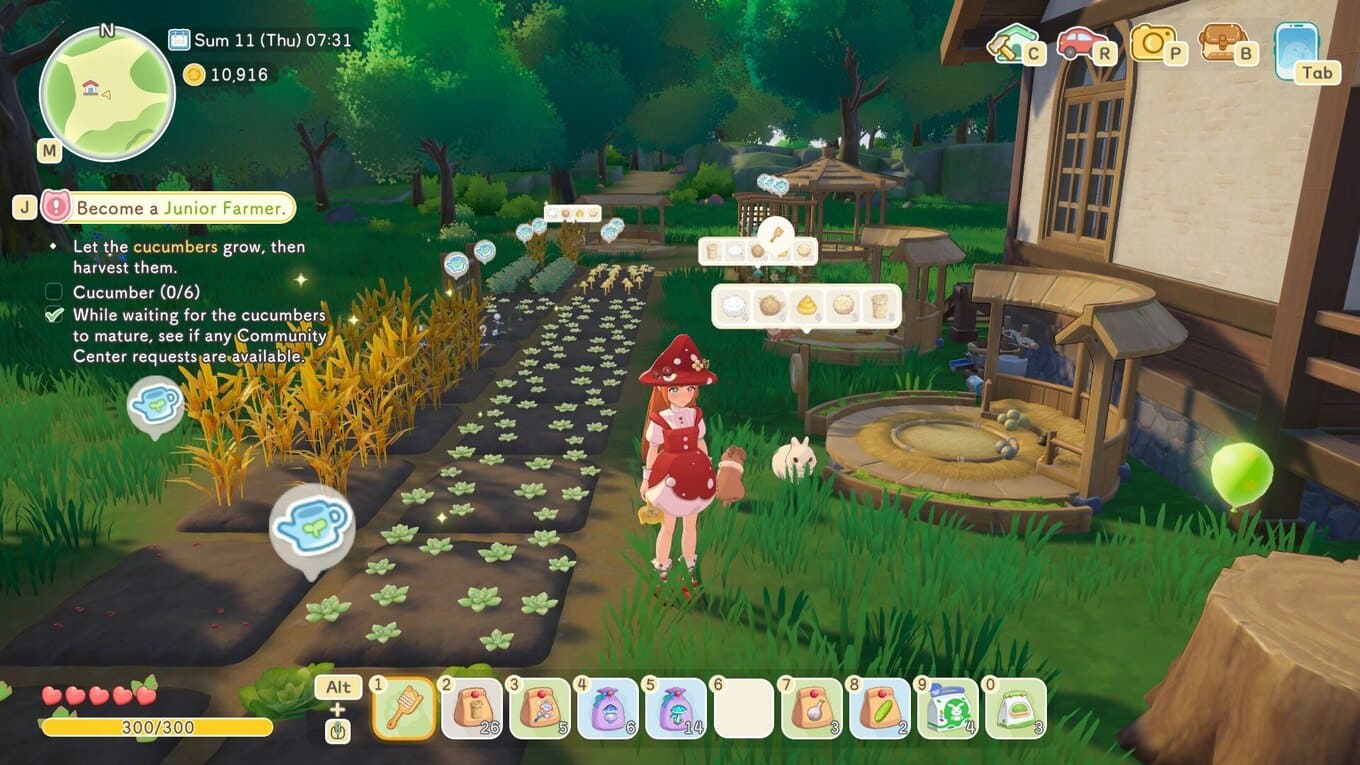Open the build mode house-and-hammer icon
Image resolution: width=1360 pixels, height=765 pixels.
(x=1013, y=43)
